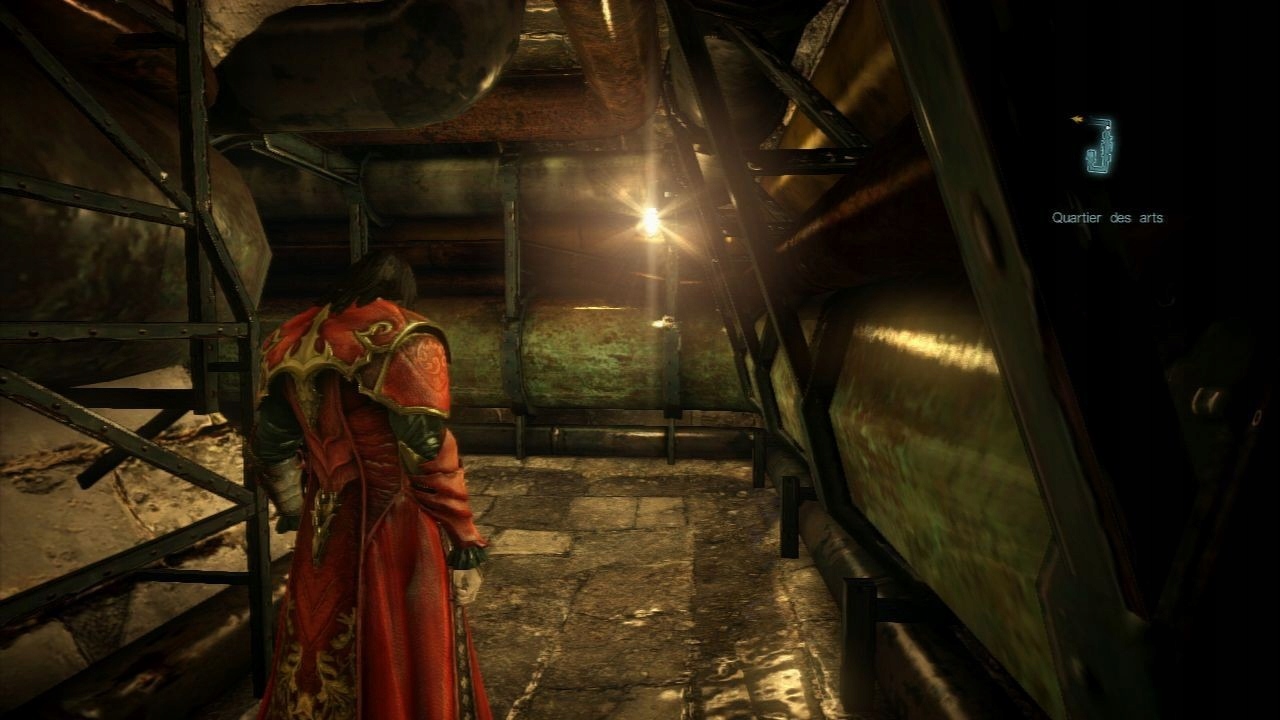This screenshot has height=720, width=1280.
Task: Select the location label Quartier des arts
Action: 1108,215
